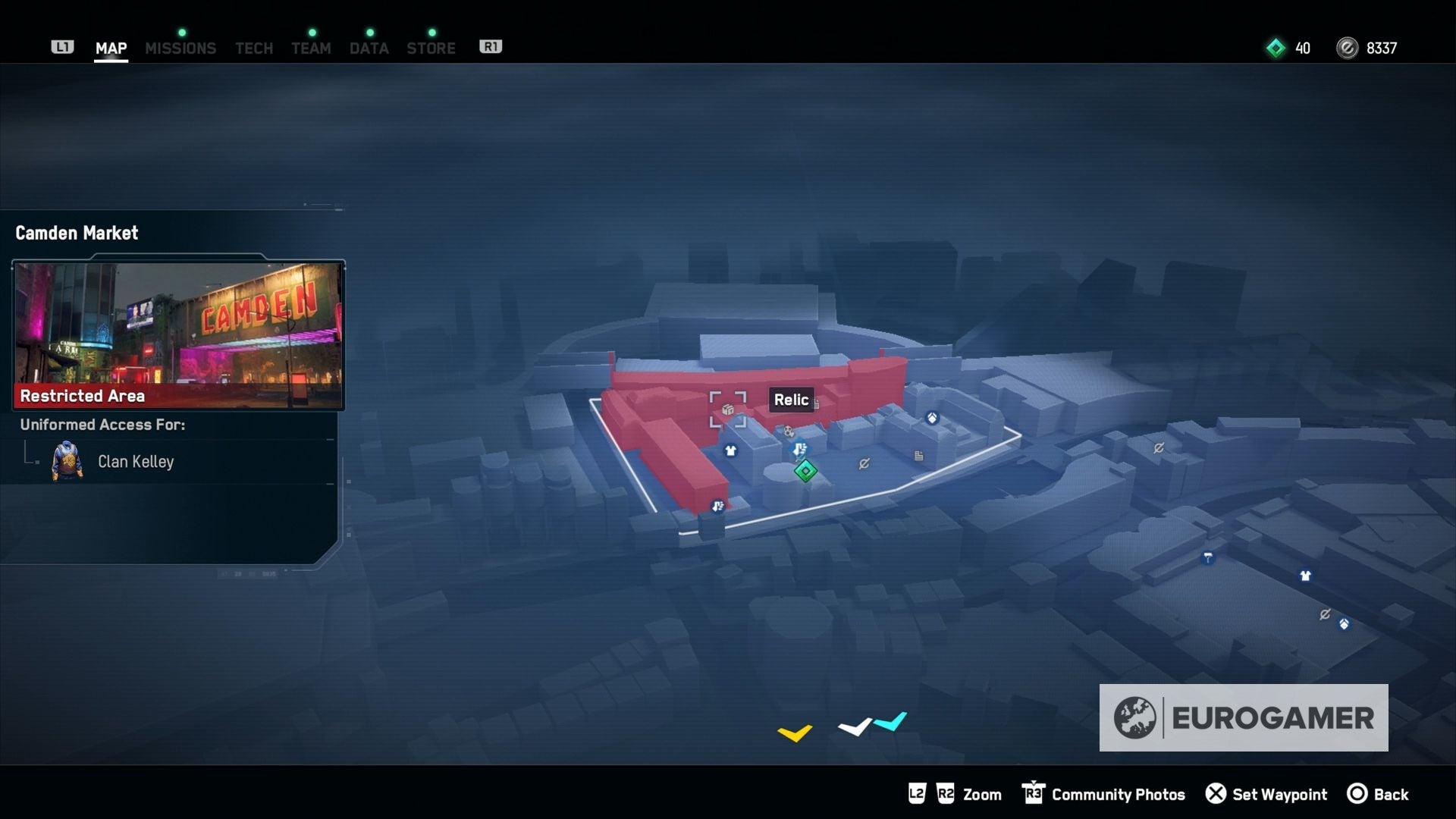The height and width of the screenshot is (819, 1456).
Task: Click the text file collectible icon east of the market
Action: [x=918, y=455]
